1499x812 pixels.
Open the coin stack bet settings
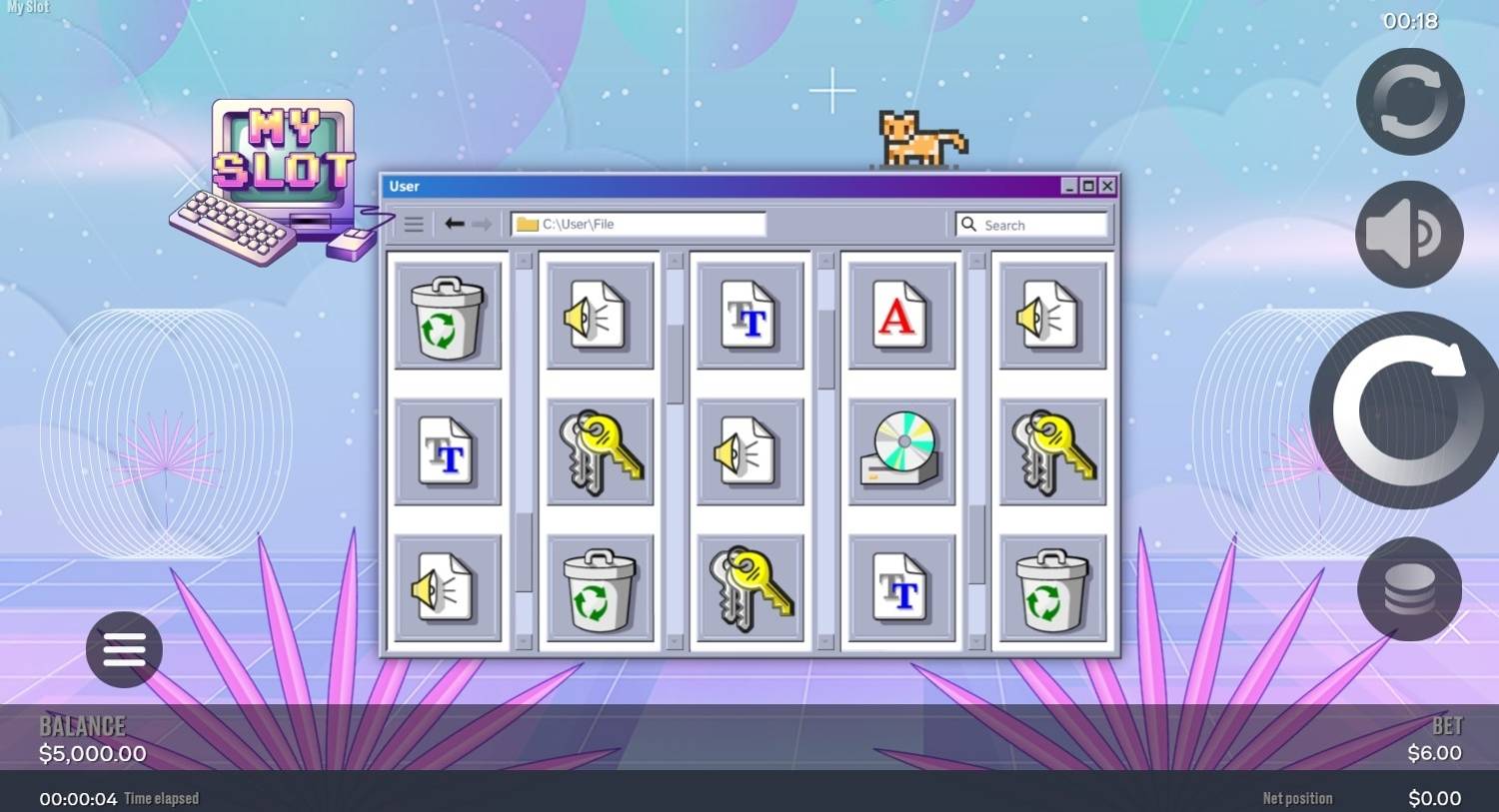pyautogui.click(x=1409, y=588)
